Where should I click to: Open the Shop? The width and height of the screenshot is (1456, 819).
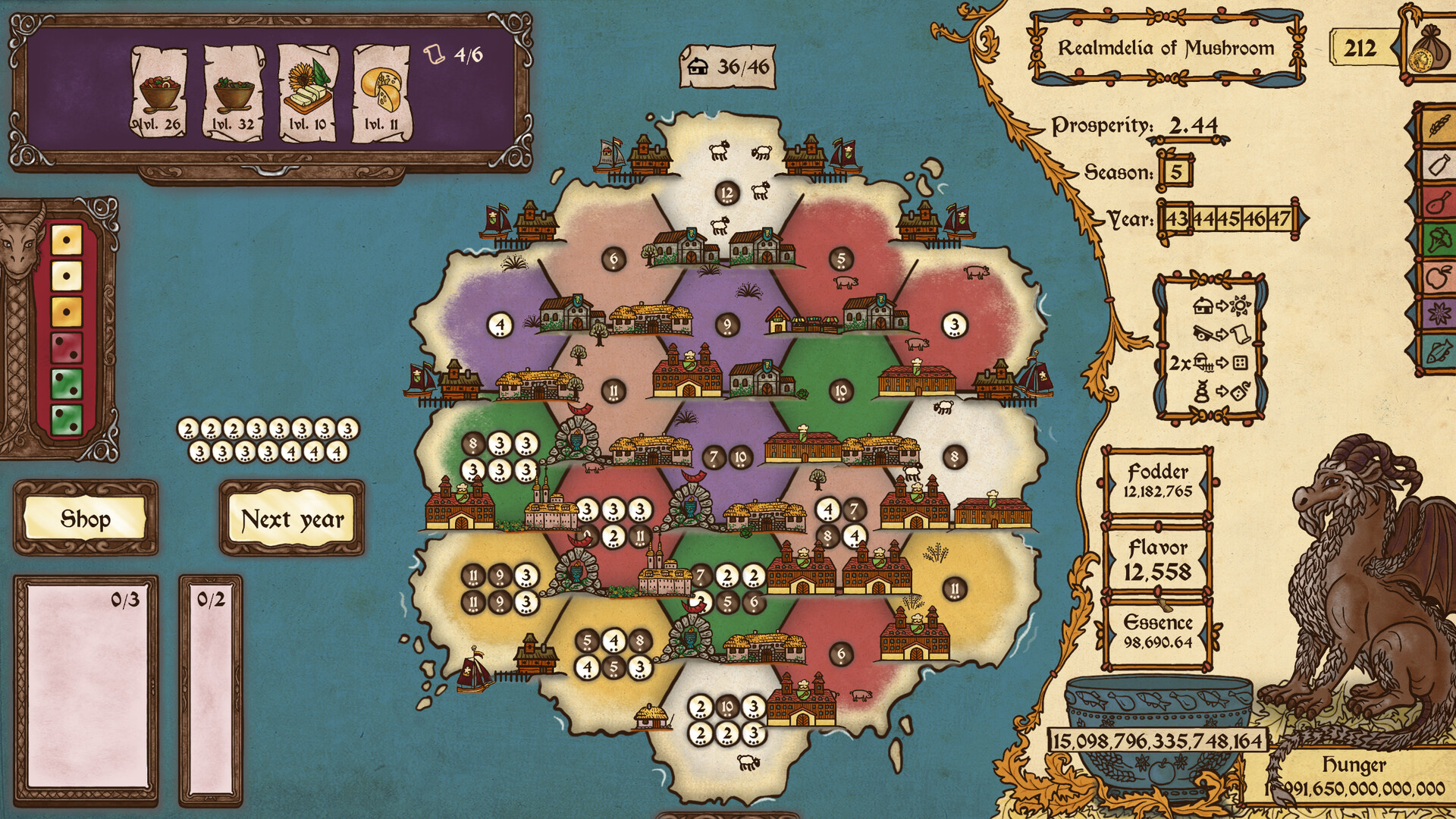coord(85,519)
